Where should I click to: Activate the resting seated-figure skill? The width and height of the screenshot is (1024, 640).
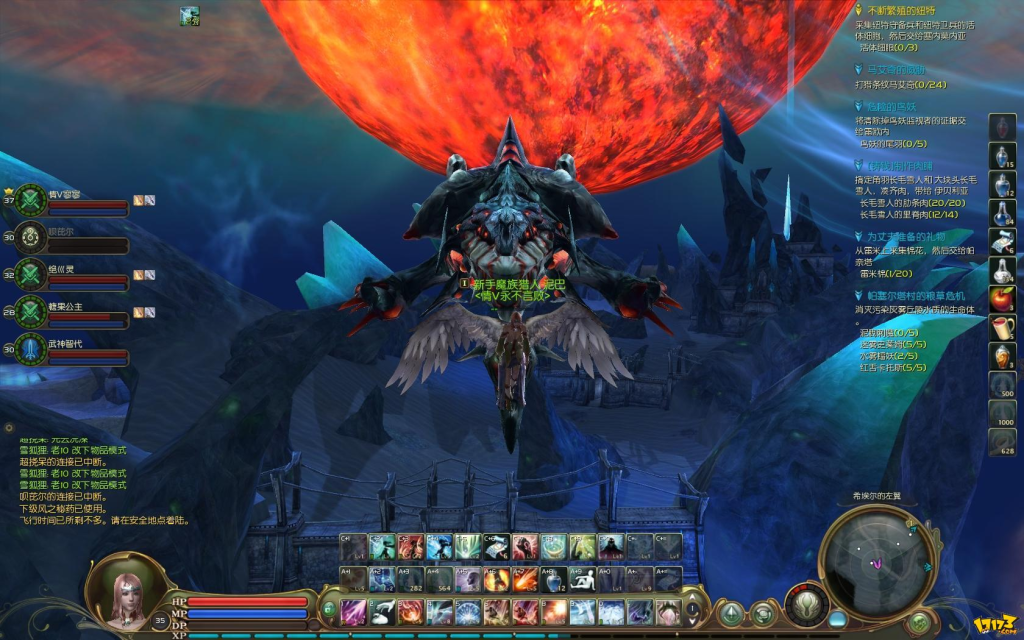pyautogui.click(x=582, y=579)
